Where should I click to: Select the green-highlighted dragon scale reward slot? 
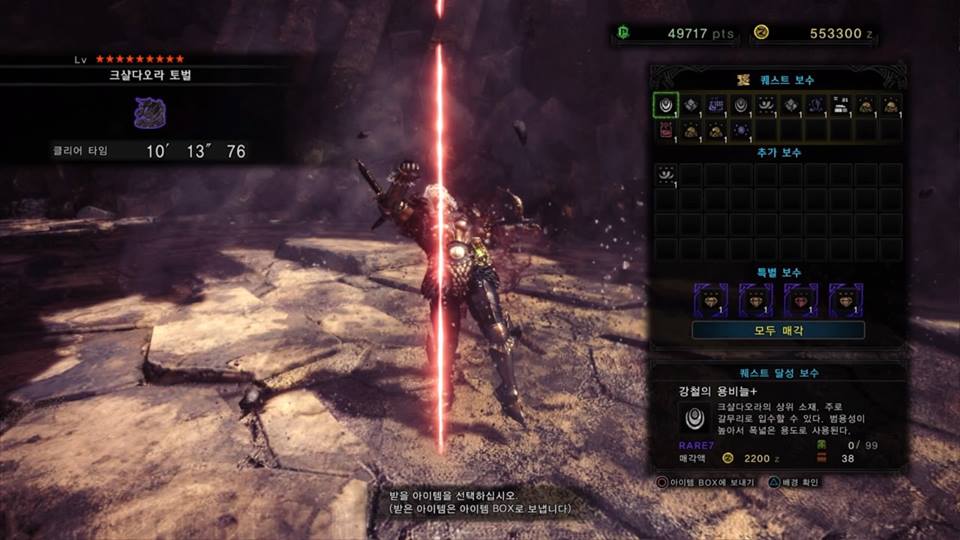coord(666,104)
